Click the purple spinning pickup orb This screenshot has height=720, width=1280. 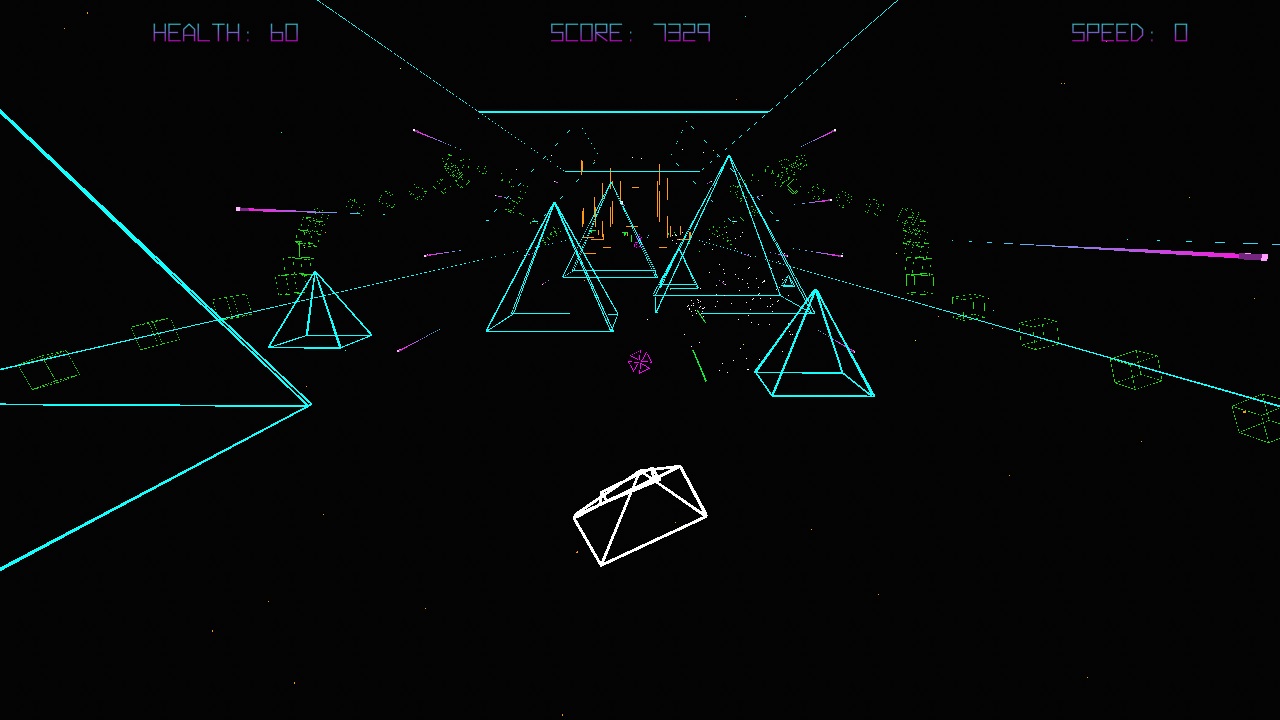[640, 362]
